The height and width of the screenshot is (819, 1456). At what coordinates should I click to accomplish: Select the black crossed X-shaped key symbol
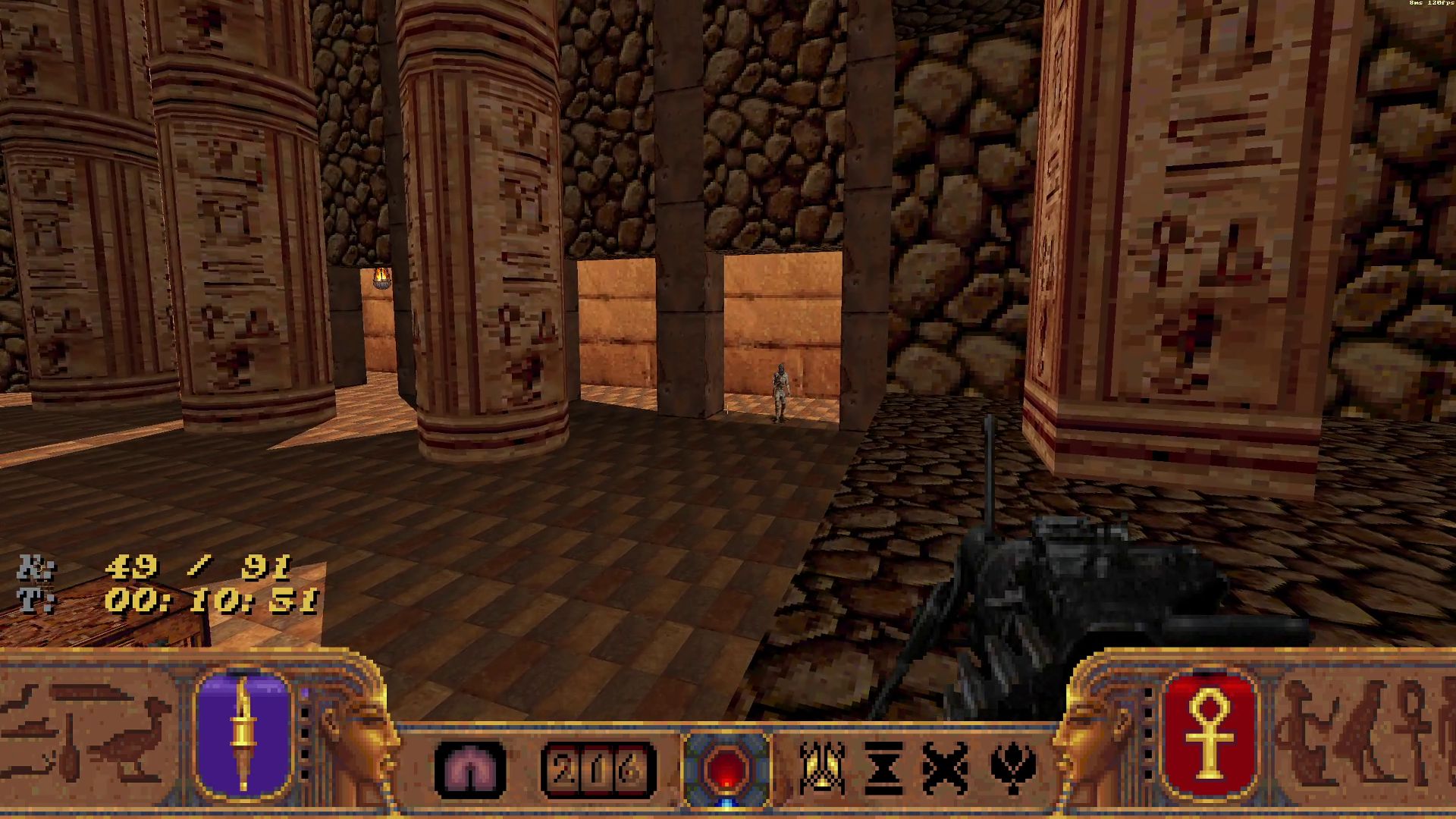(944, 768)
